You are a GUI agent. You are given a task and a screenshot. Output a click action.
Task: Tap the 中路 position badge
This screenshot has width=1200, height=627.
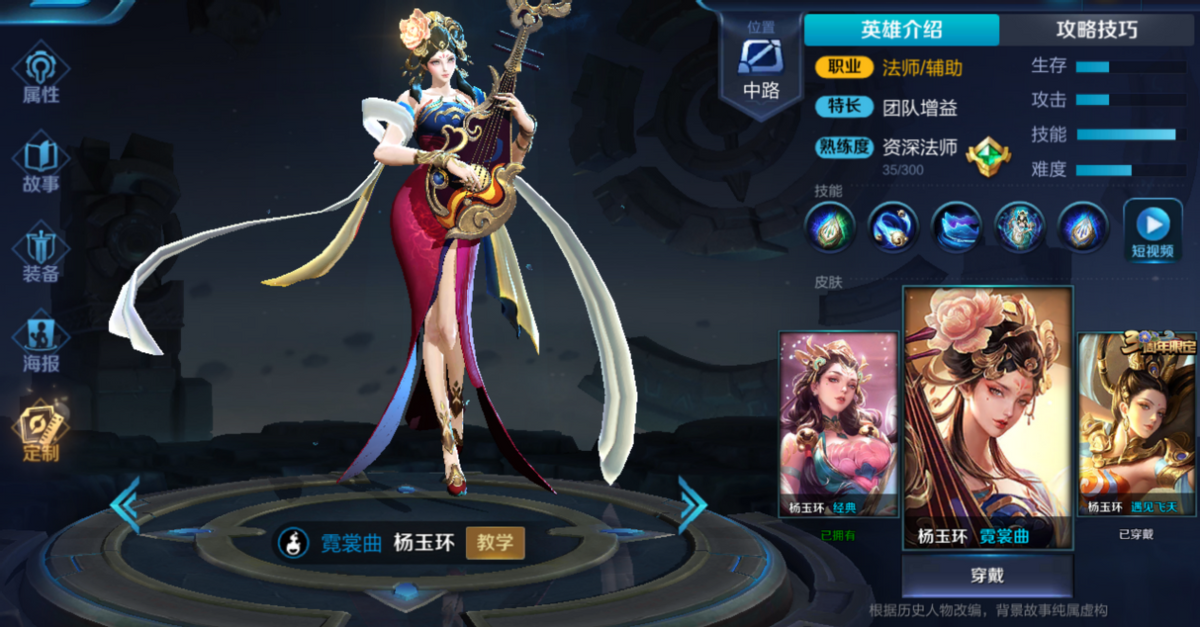760,67
